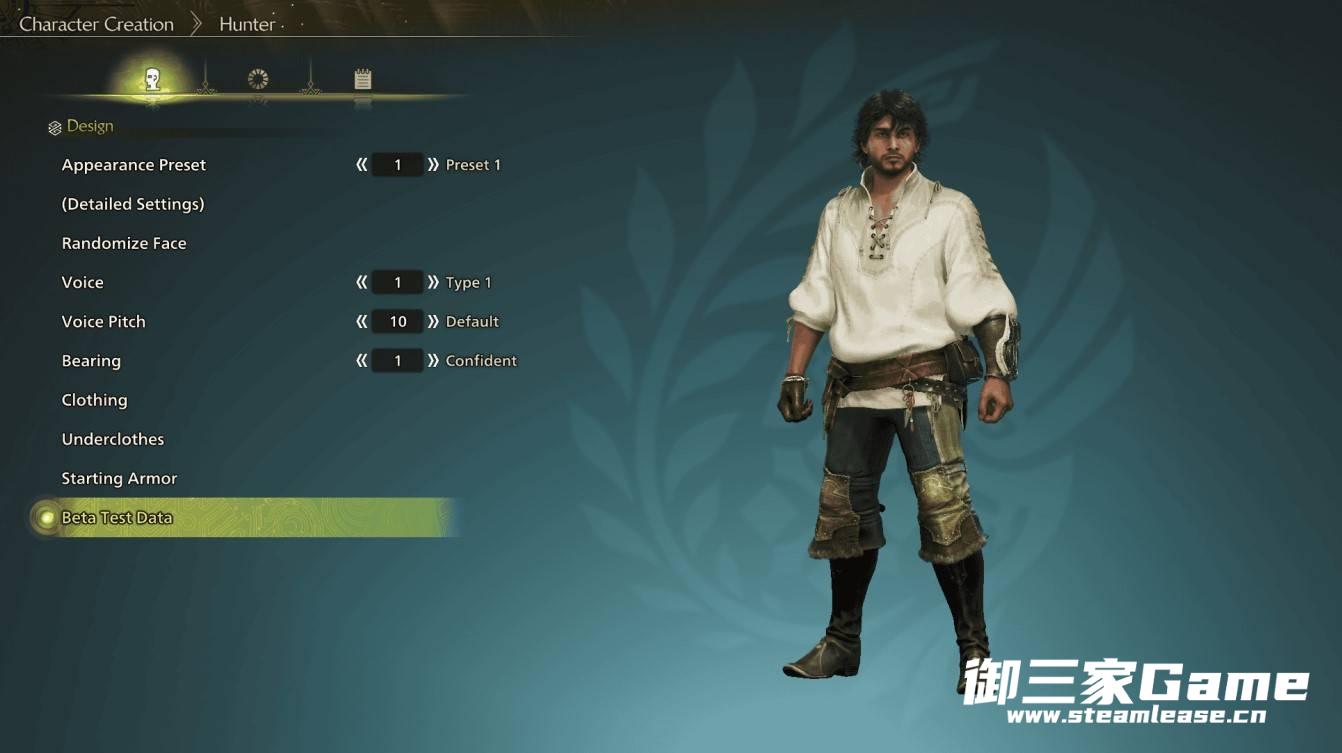1342x753 pixels.
Task: Select the Appearance Preset menu entry
Action: 134,165
